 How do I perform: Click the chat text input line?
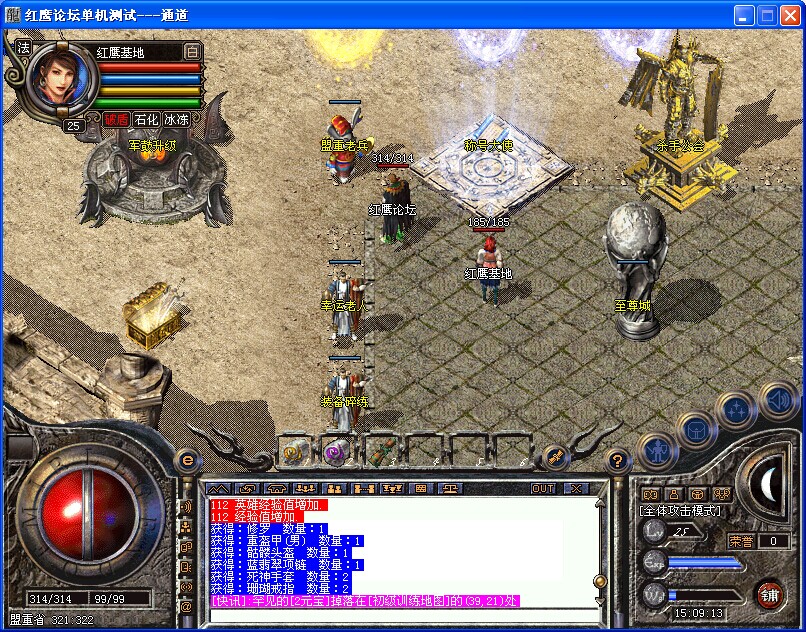coord(400,612)
